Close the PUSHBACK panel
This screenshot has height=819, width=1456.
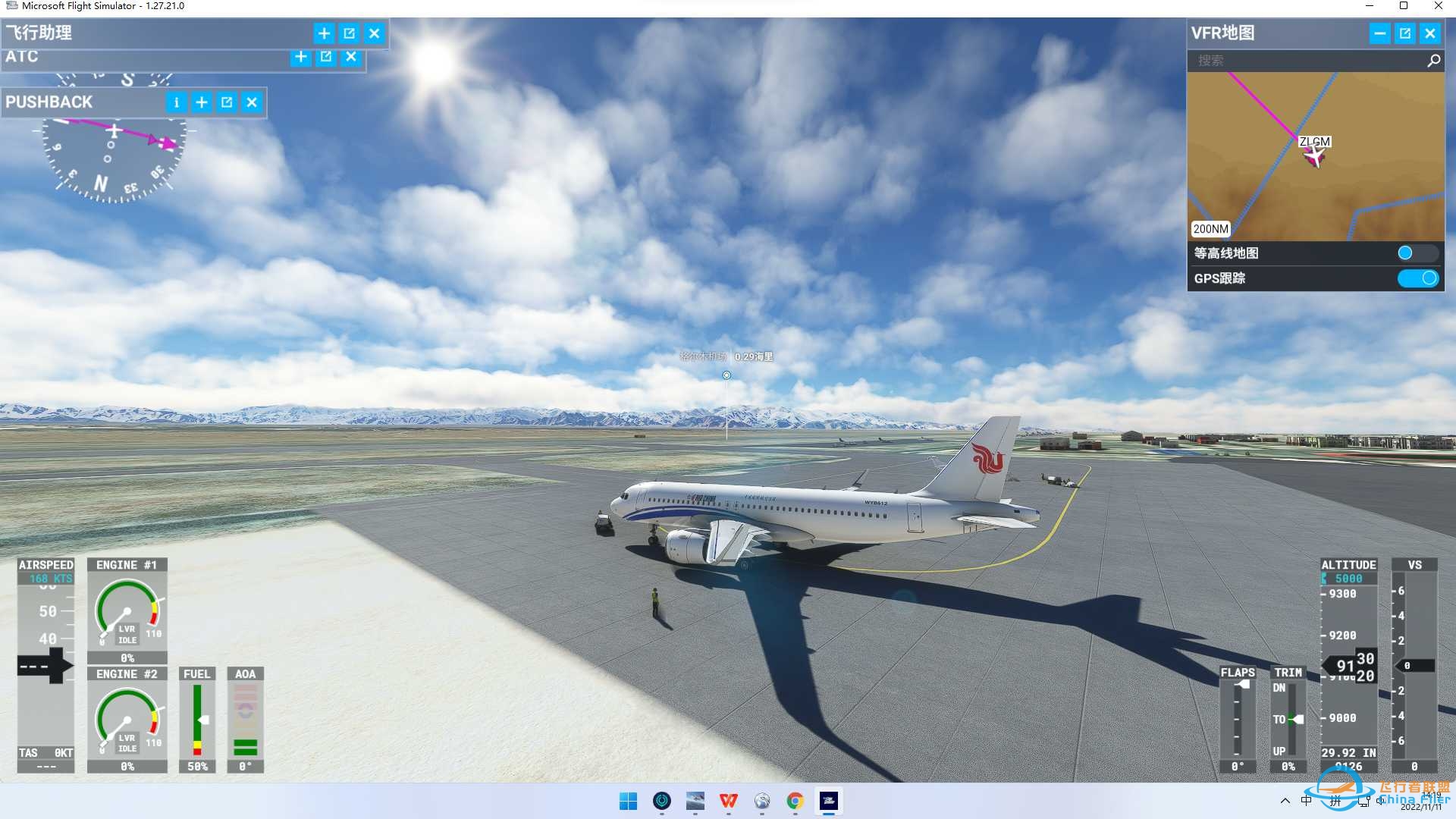pos(252,102)
